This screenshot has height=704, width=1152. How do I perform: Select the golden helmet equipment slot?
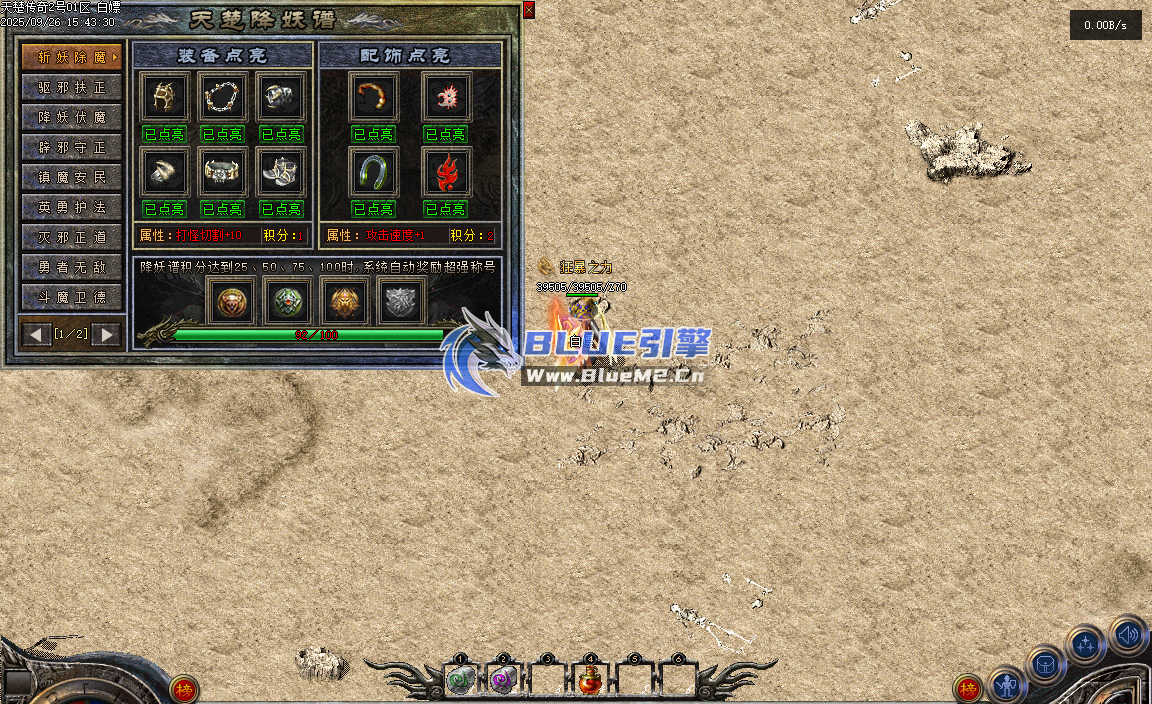click(164, 97)
